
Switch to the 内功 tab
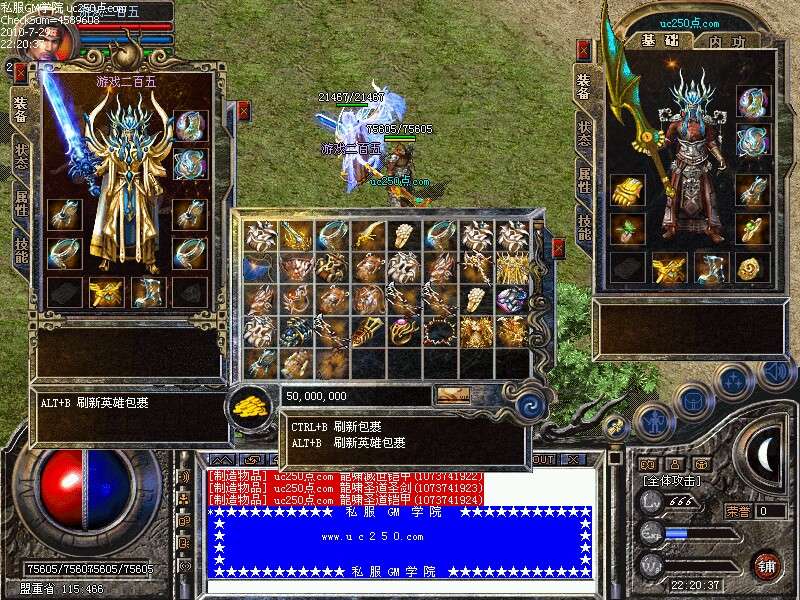pos(726,41)
